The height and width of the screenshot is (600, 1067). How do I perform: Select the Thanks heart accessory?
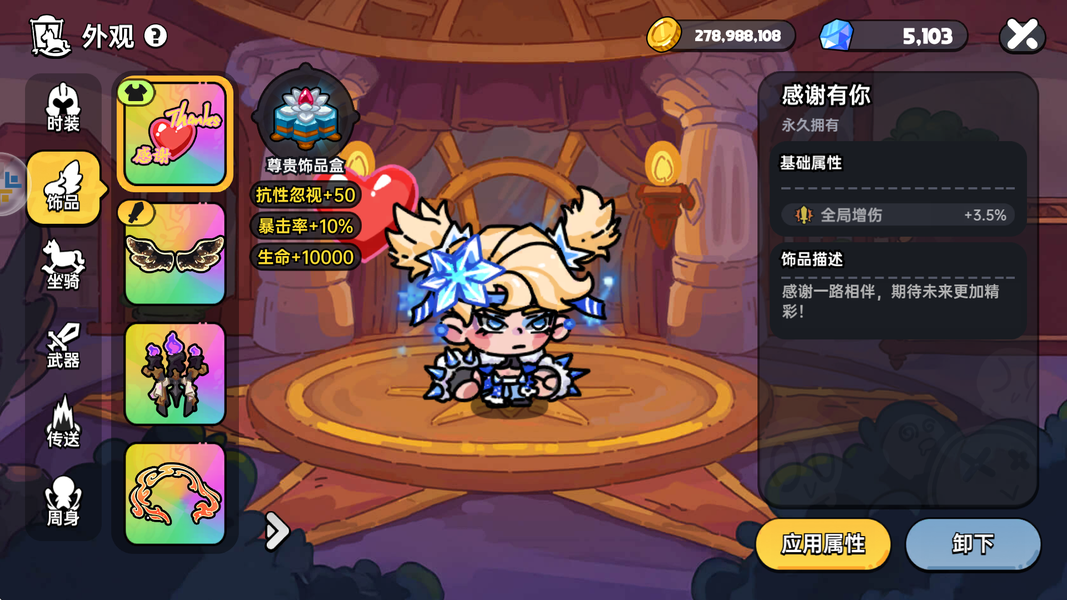[175, 134]
